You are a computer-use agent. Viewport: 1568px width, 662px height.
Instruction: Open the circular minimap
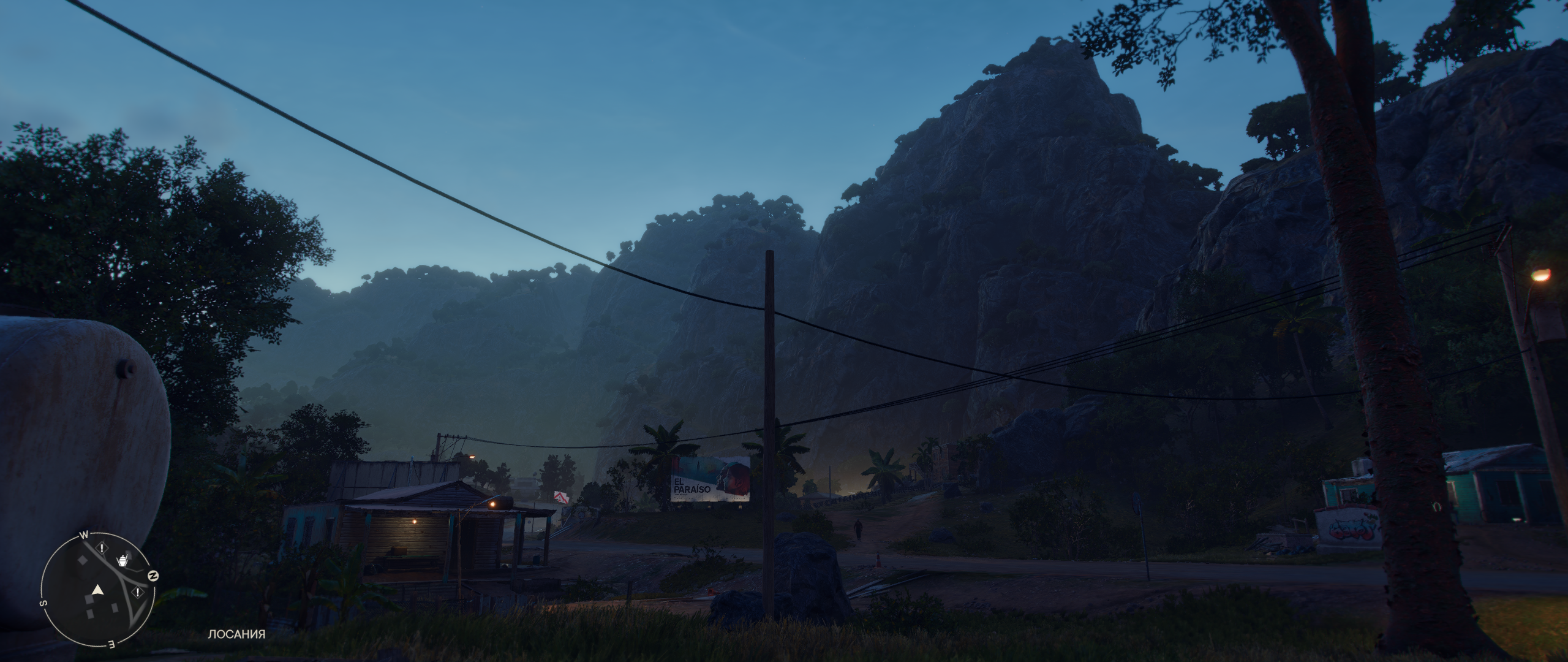click(97, 588)
